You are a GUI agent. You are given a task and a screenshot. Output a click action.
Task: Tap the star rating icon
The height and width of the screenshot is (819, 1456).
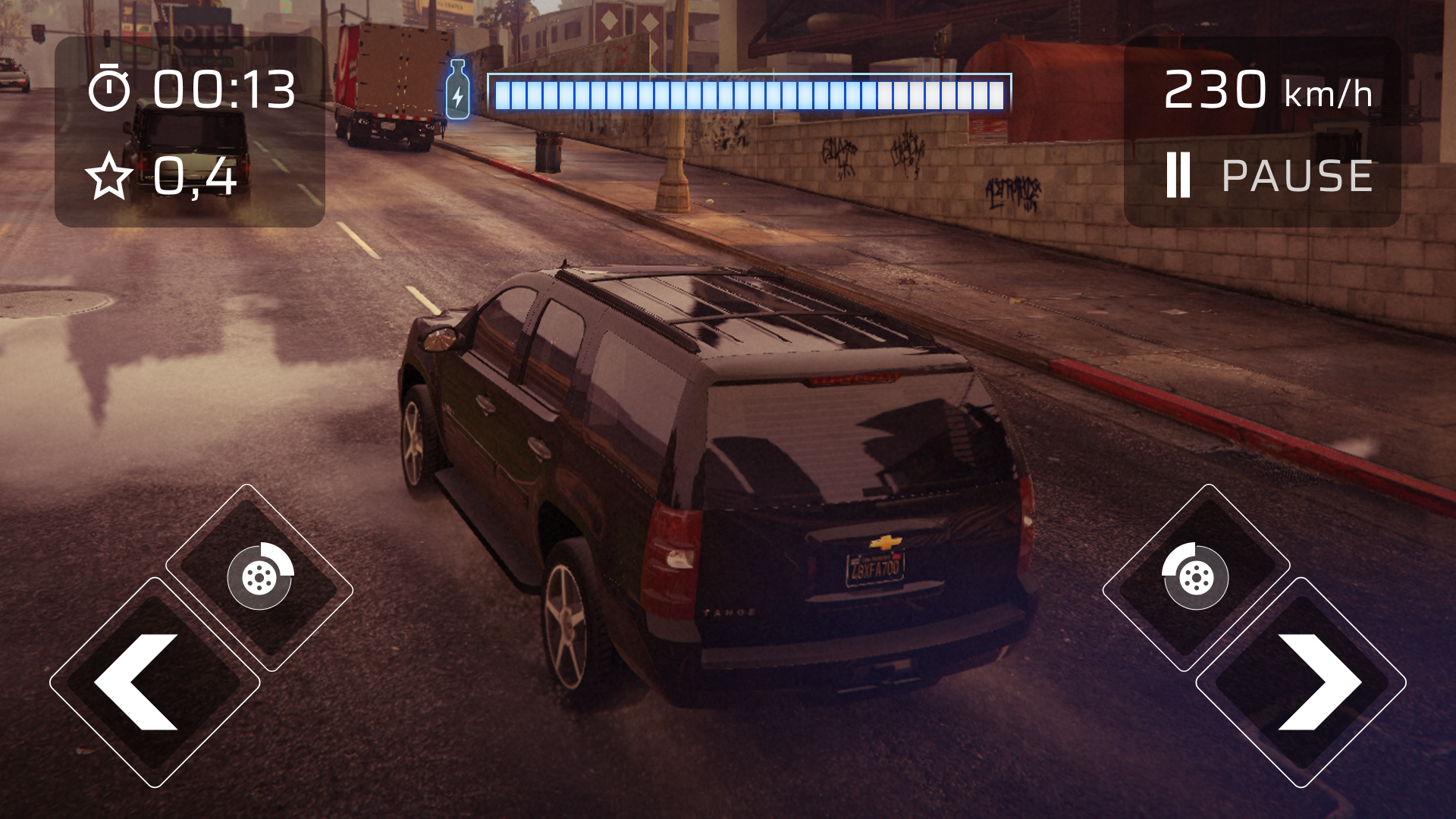[111, 177]
